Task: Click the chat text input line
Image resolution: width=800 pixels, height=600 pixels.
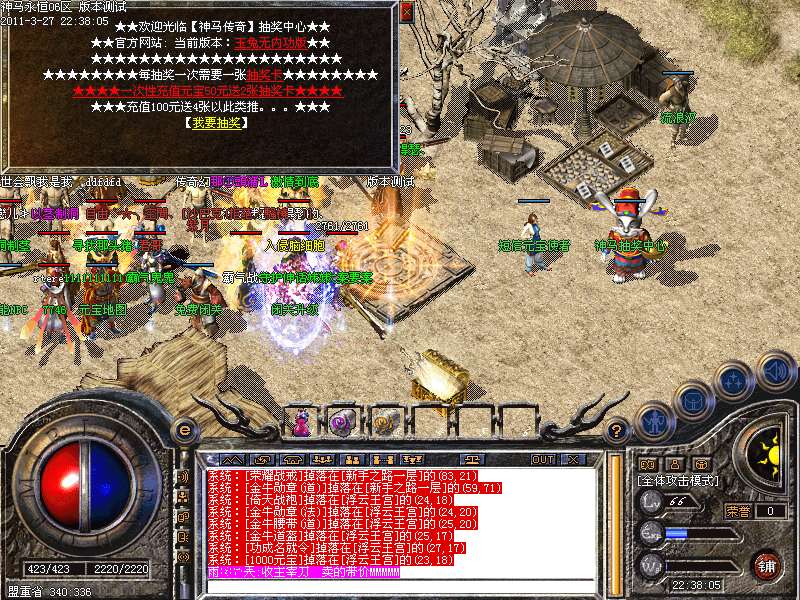Action: click(400, 586)
